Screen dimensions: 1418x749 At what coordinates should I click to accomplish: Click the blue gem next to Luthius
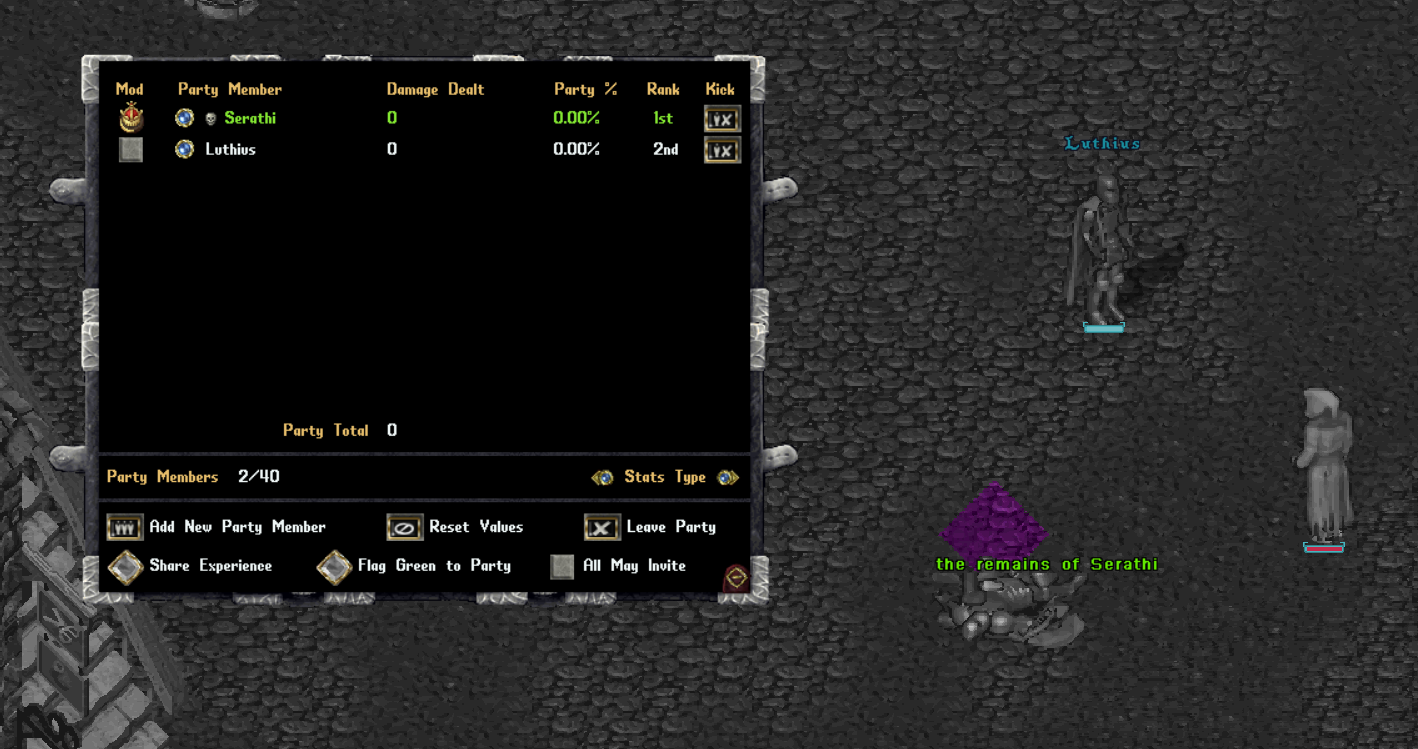[x=184, y=150]
